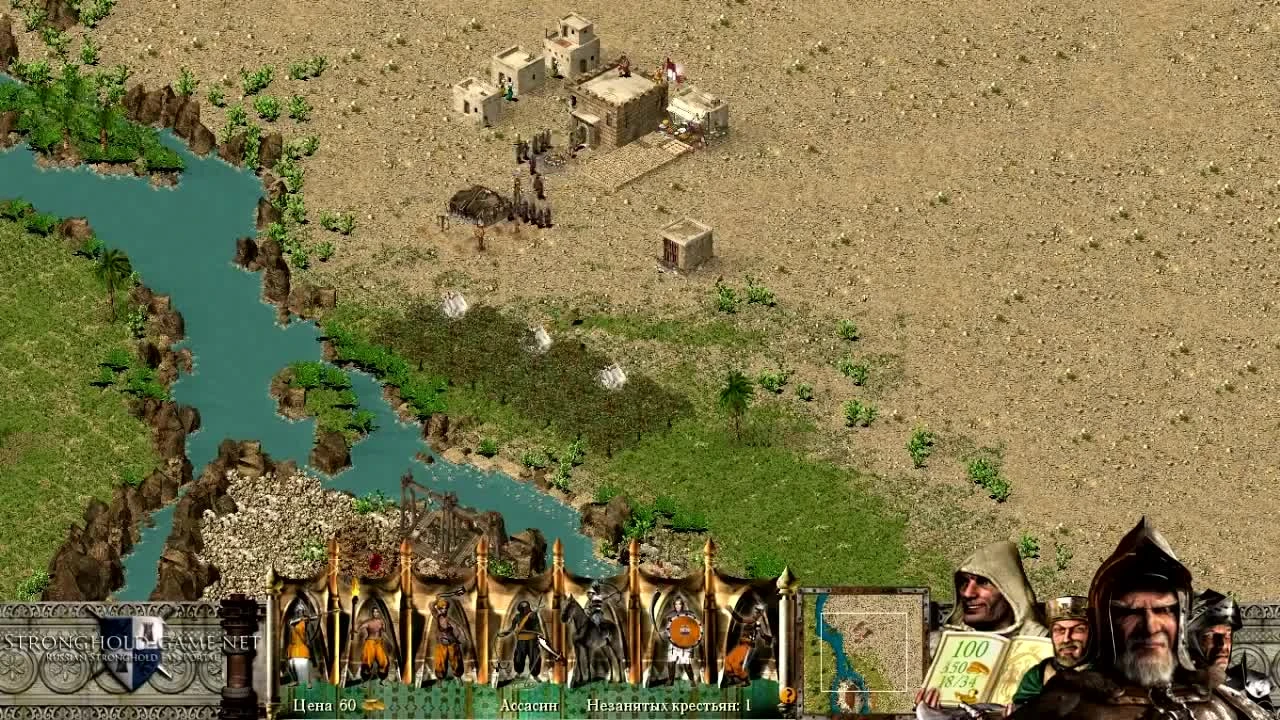The image size is (1280, 720).
Task: Click the unemployed peasants counter text
Action: (667, 703)
